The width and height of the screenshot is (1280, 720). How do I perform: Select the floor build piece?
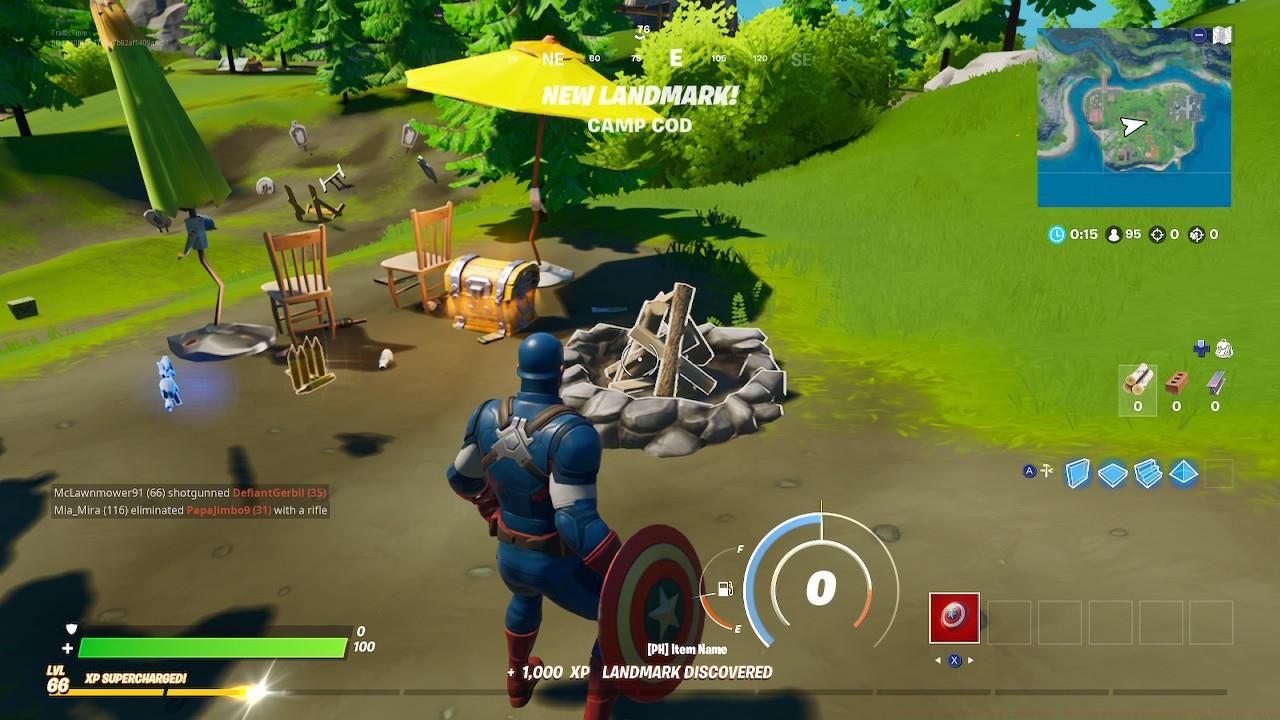point(1113,473)
